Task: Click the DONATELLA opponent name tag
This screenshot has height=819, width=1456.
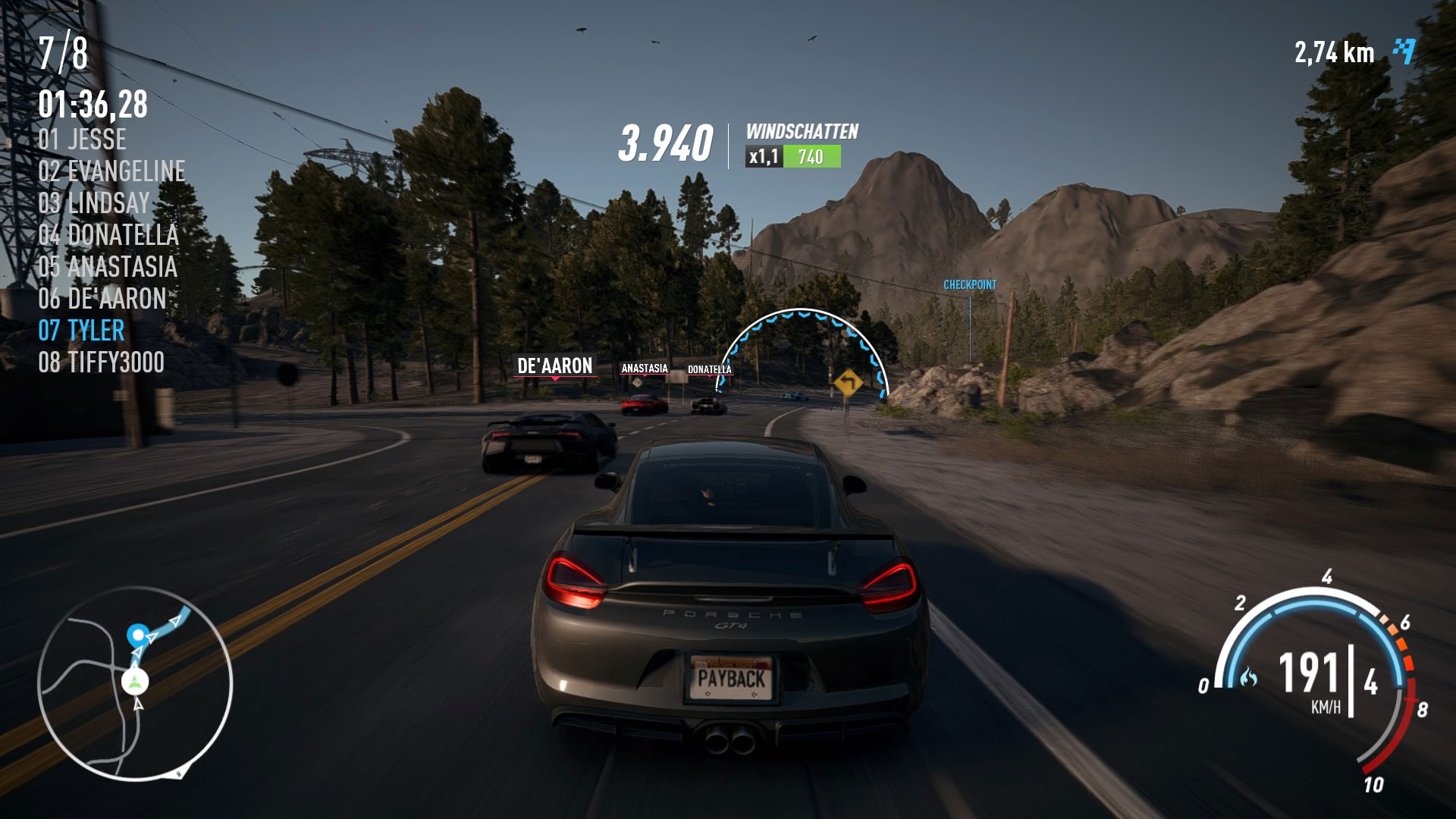Action: point(709,370)
